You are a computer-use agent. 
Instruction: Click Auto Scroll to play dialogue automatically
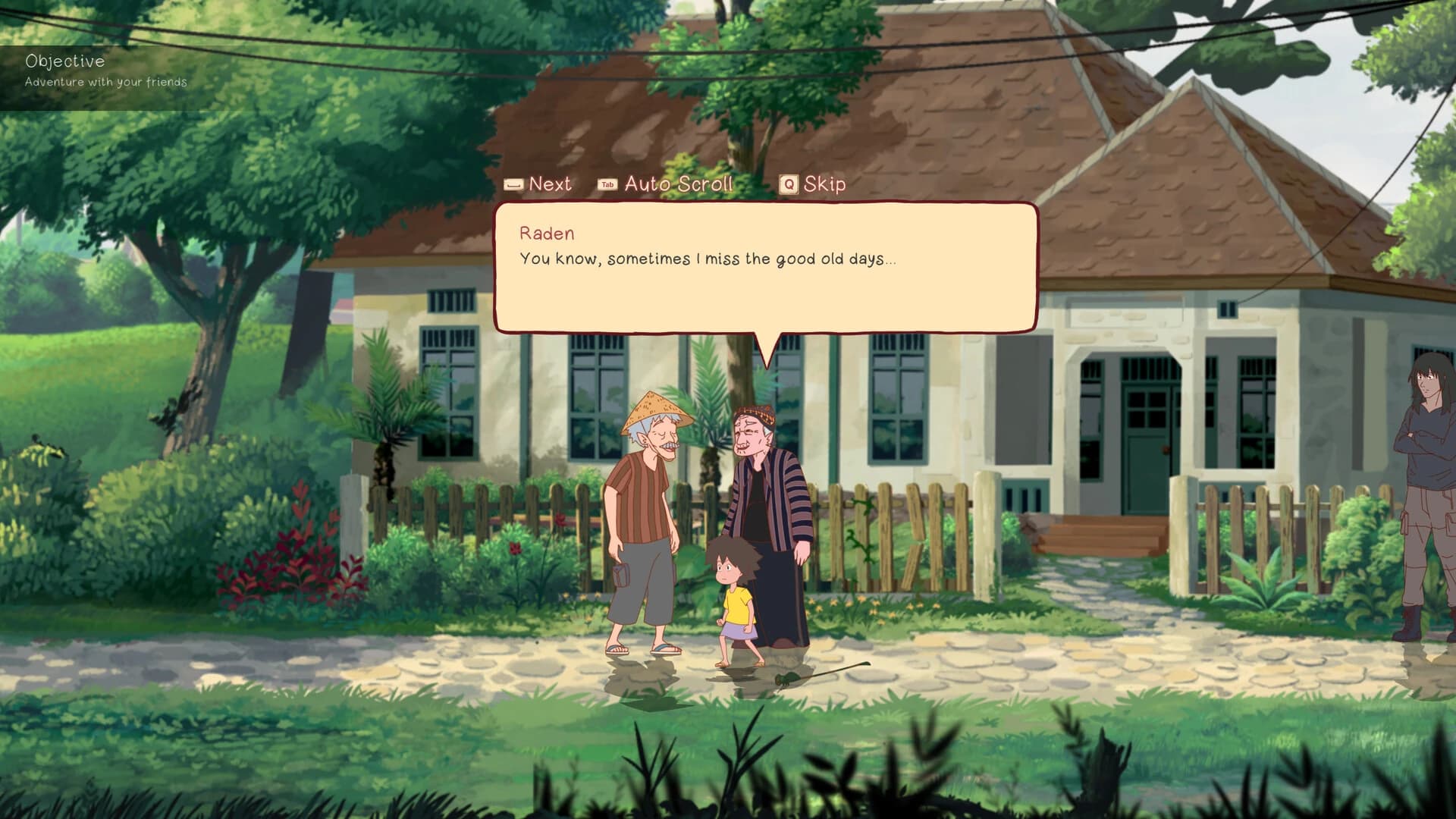tap(677, 184)
